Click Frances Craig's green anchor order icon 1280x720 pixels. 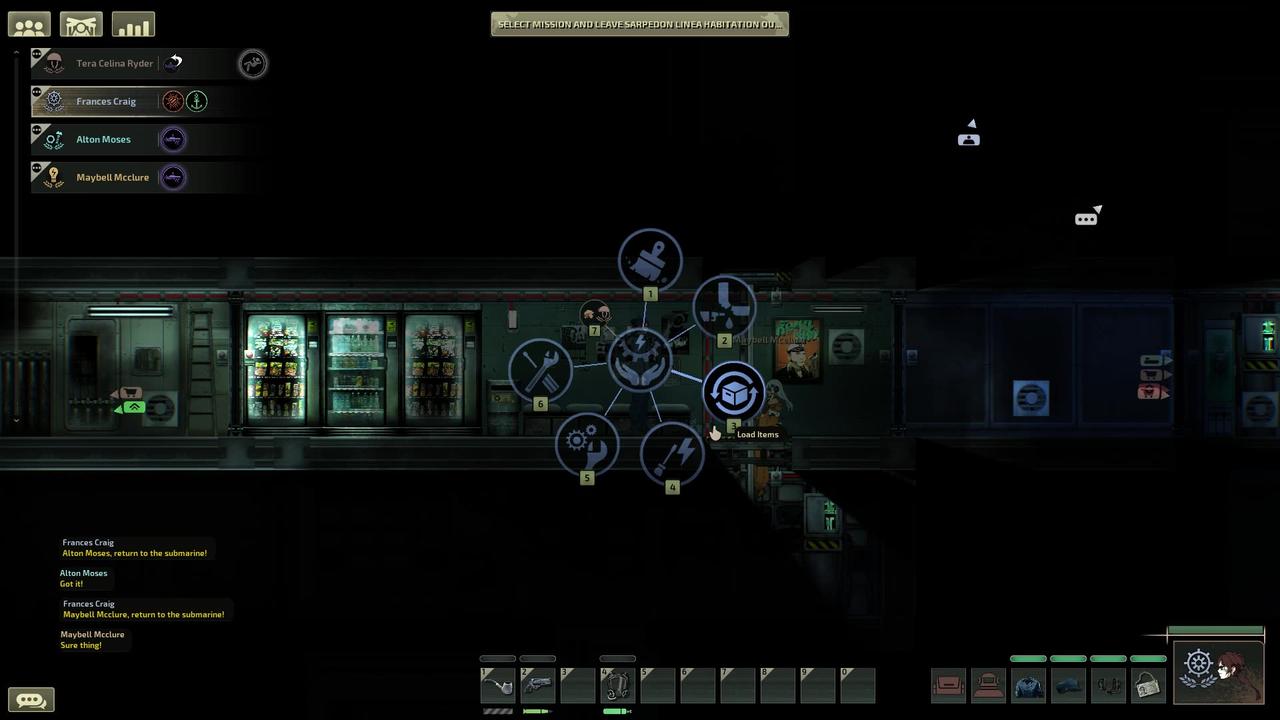(x=196, y=100)
